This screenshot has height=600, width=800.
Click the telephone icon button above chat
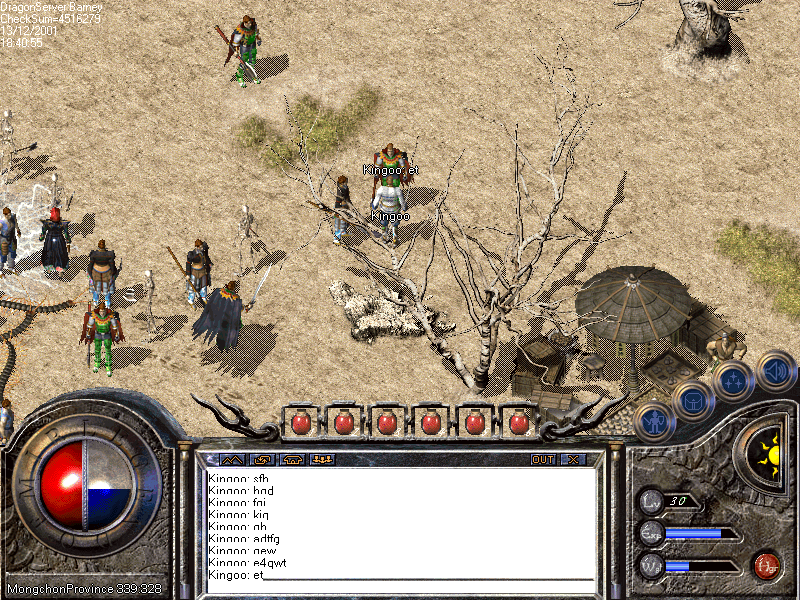coord(293,460)
